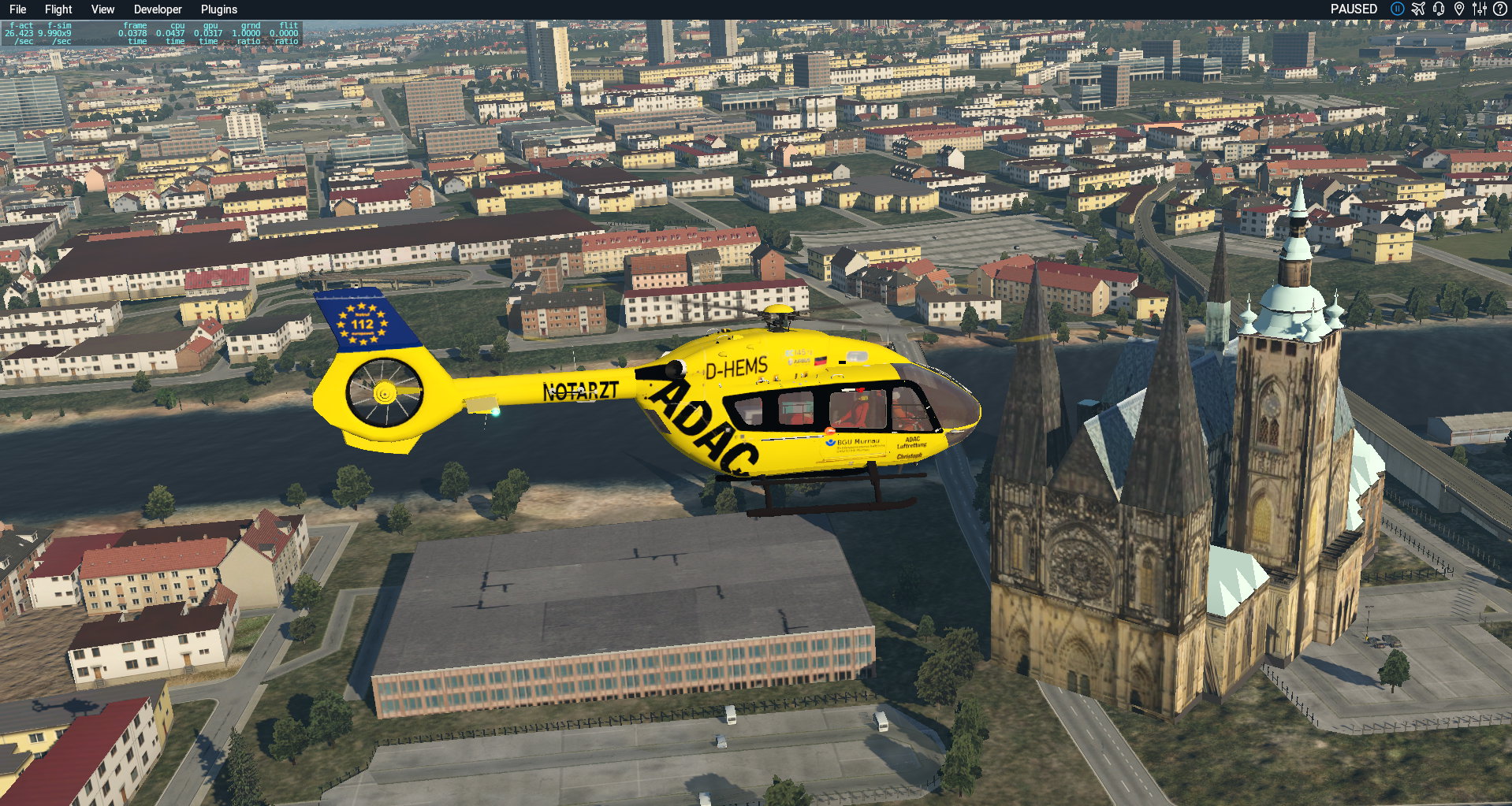Screen dimensions: 1512x806
Task: Open the File menu
Action: pos(17,9)
